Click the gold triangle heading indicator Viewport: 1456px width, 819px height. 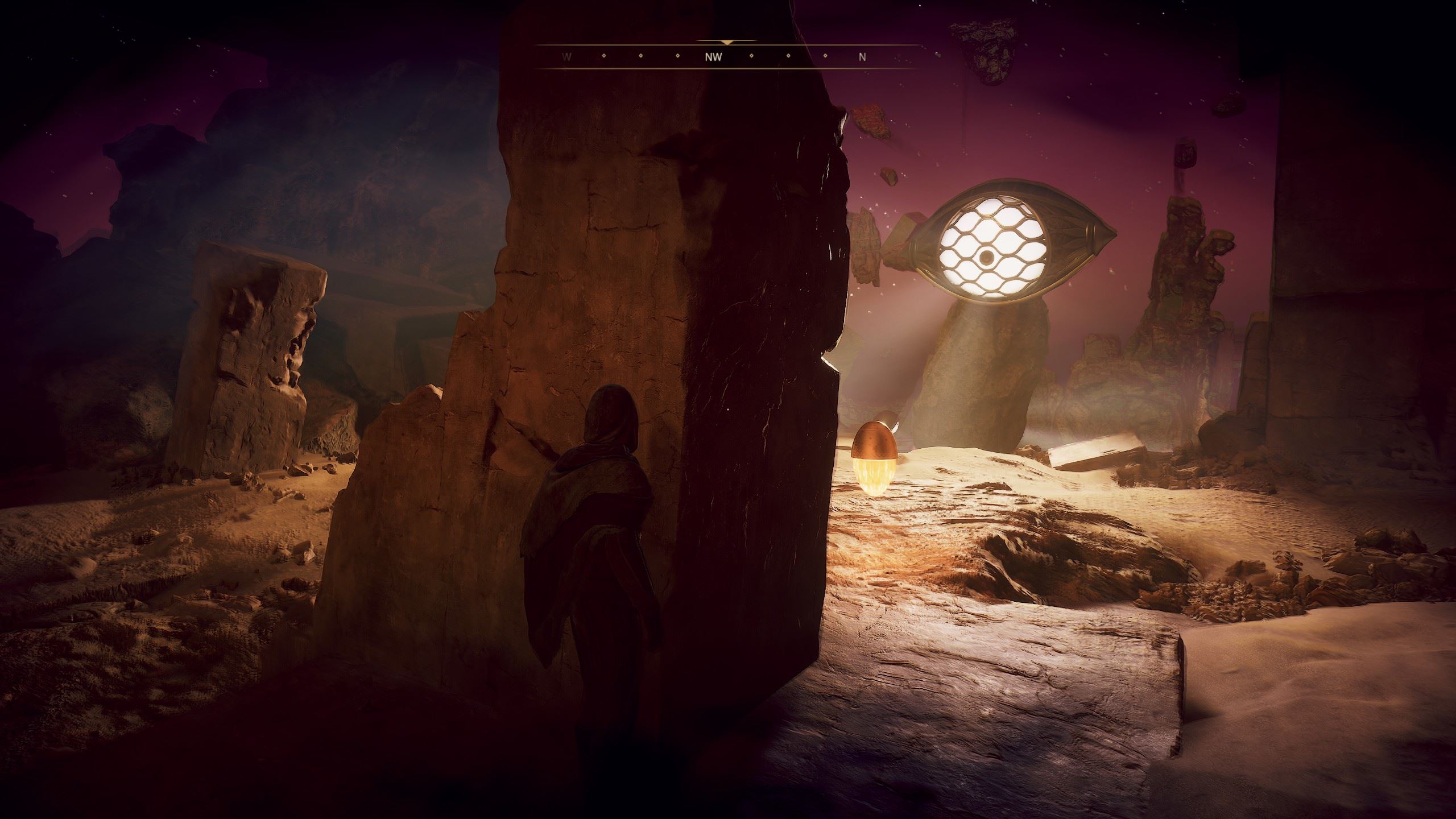coord(726,43)
